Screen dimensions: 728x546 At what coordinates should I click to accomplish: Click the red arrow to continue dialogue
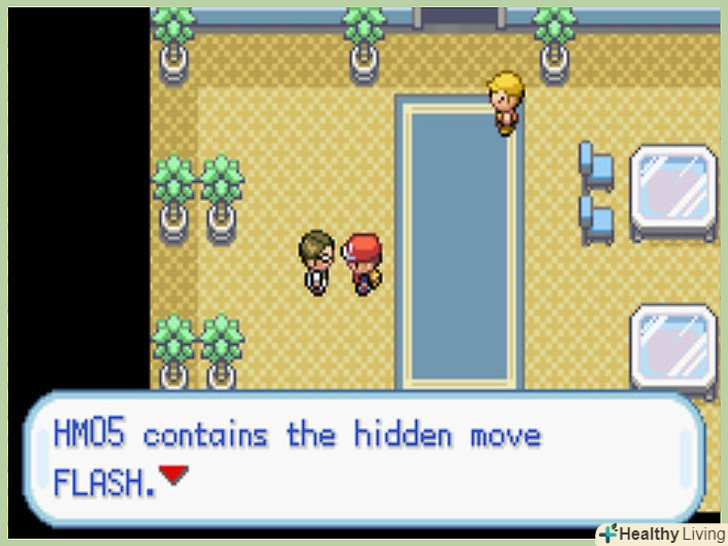(x=174, y=476)
